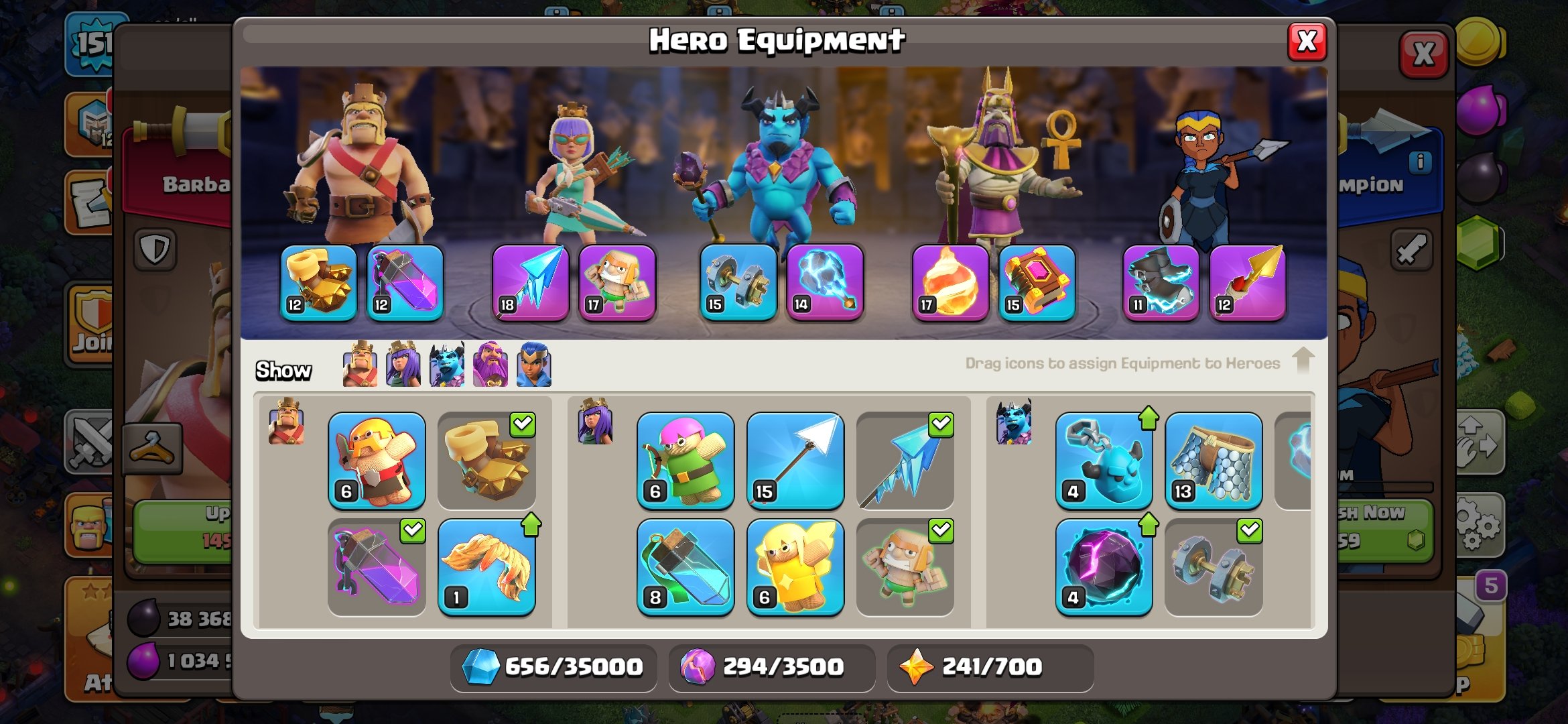Select the Electro Boots on Royal Champion

click(x=1159, y=282)
